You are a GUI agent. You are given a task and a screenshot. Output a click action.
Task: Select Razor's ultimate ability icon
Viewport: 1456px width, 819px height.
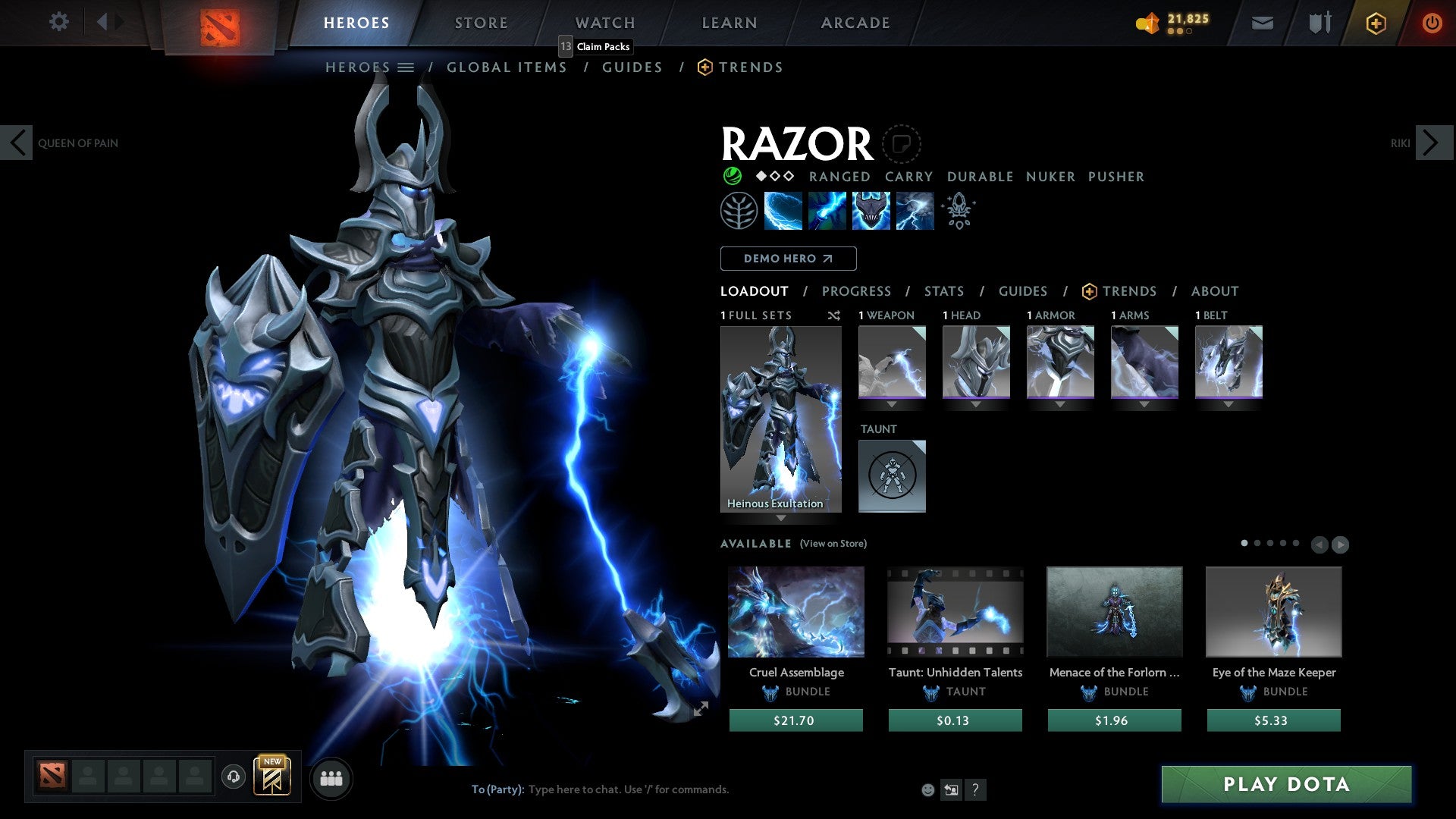tap(914, 210)
